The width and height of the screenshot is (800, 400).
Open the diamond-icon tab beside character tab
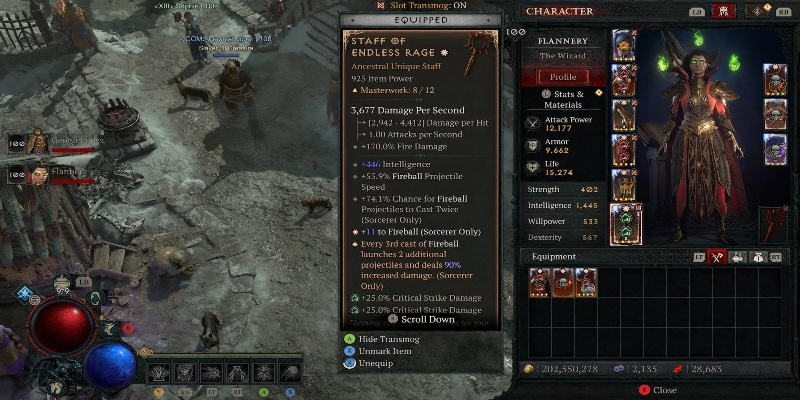coord(757,11)
